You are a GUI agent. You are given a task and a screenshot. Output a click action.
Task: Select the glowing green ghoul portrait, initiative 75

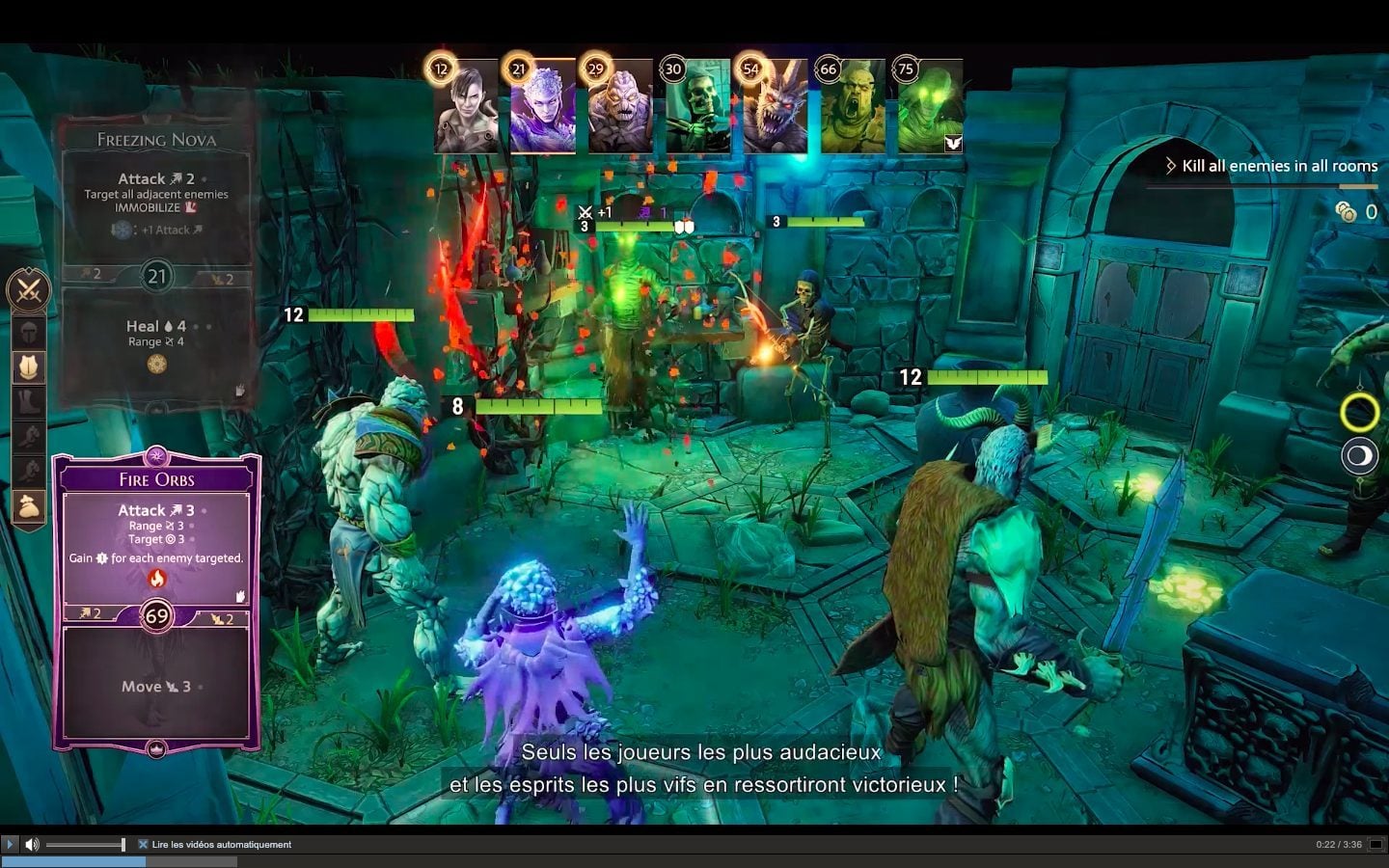tap(930, 108)
